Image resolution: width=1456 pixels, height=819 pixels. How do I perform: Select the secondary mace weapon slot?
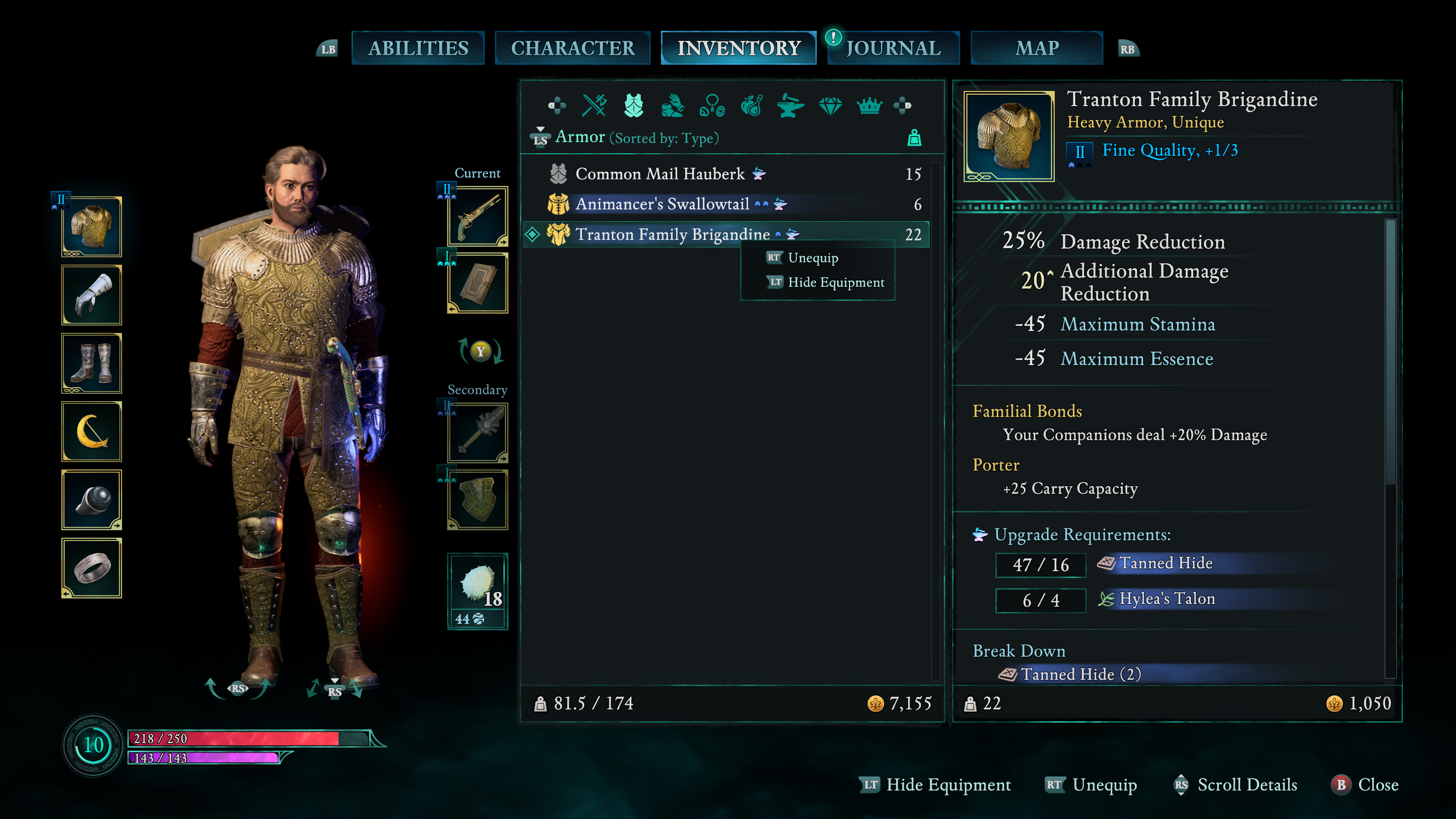tap(478, 432)
